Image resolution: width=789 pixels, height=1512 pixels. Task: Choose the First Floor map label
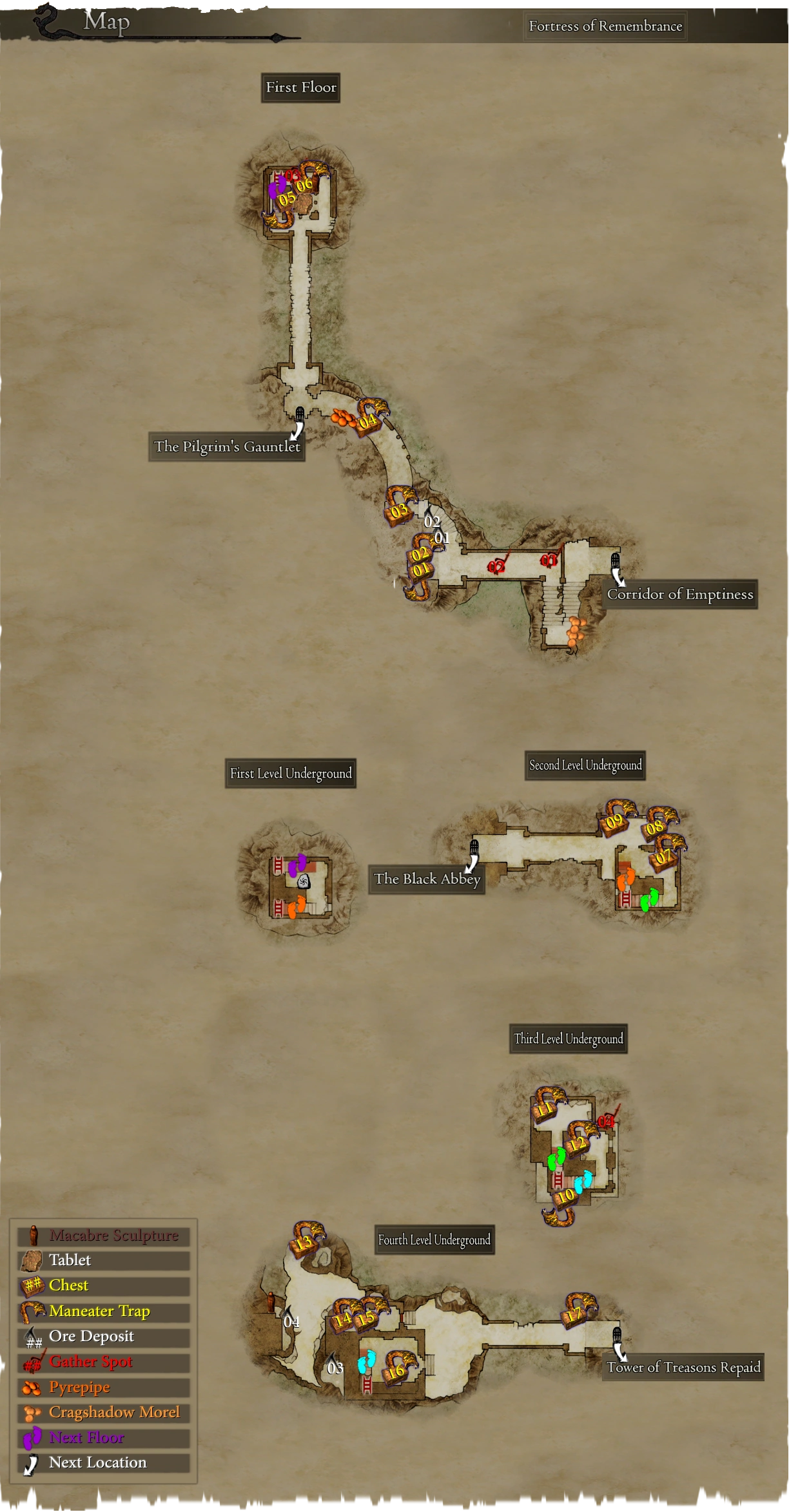click(x=300, y=88)
